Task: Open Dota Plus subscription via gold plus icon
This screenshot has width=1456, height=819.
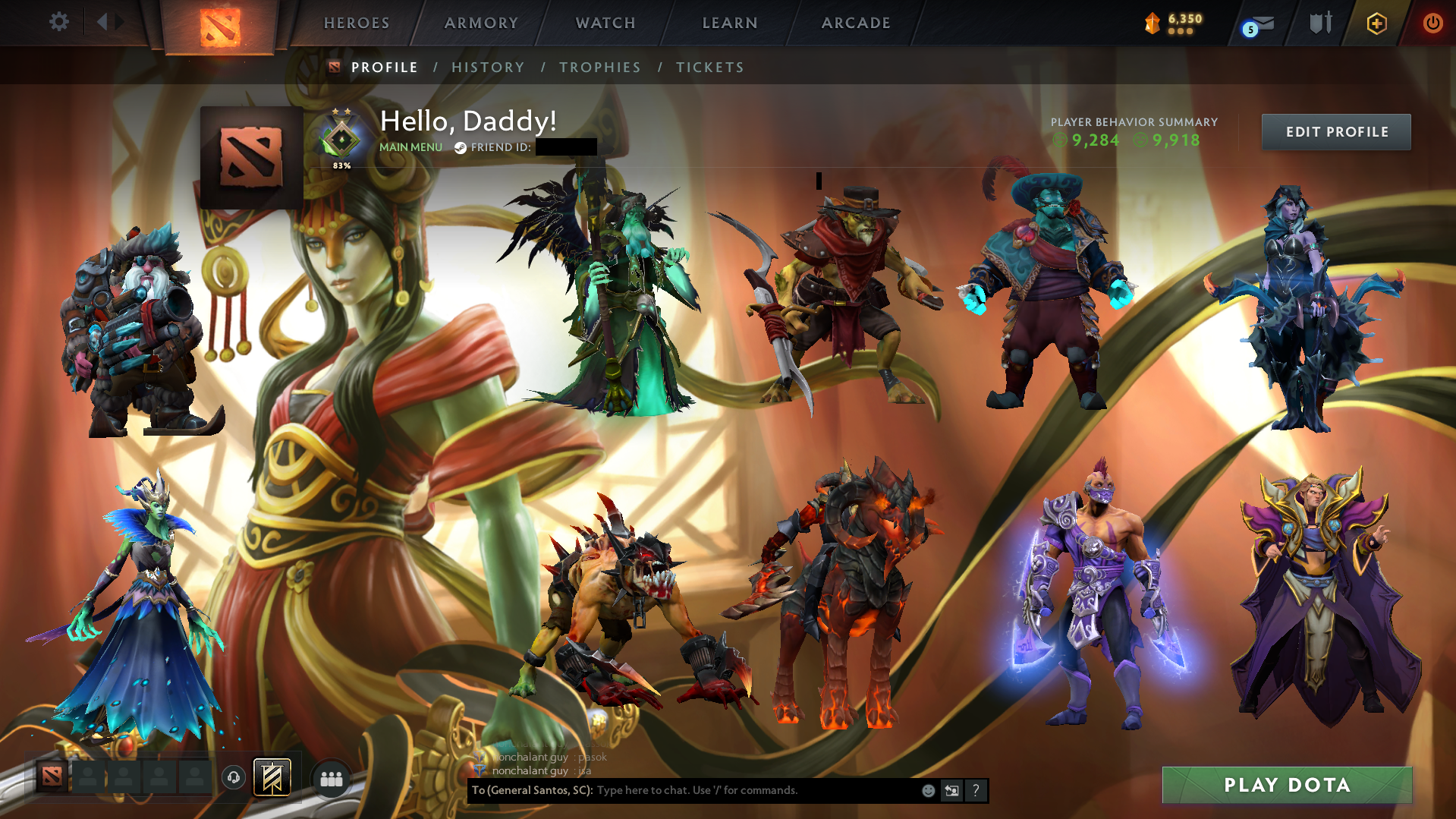Action: tap(1376, 24)
